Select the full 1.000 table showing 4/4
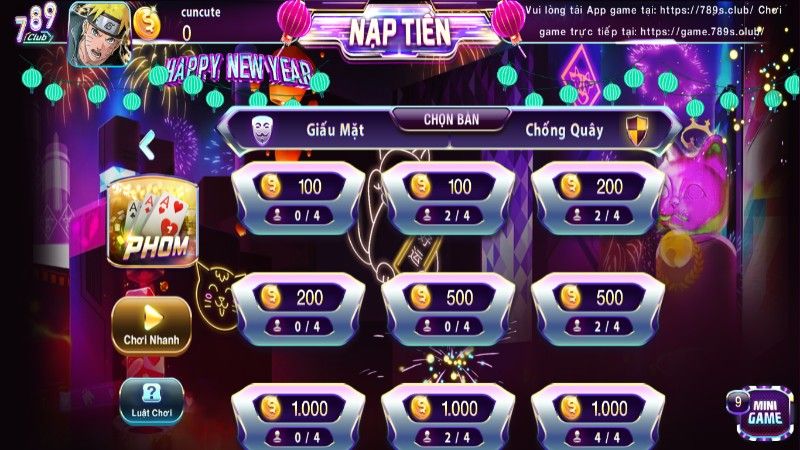The width and height of the screenshot is (800, 450). [x=597, y=418]
